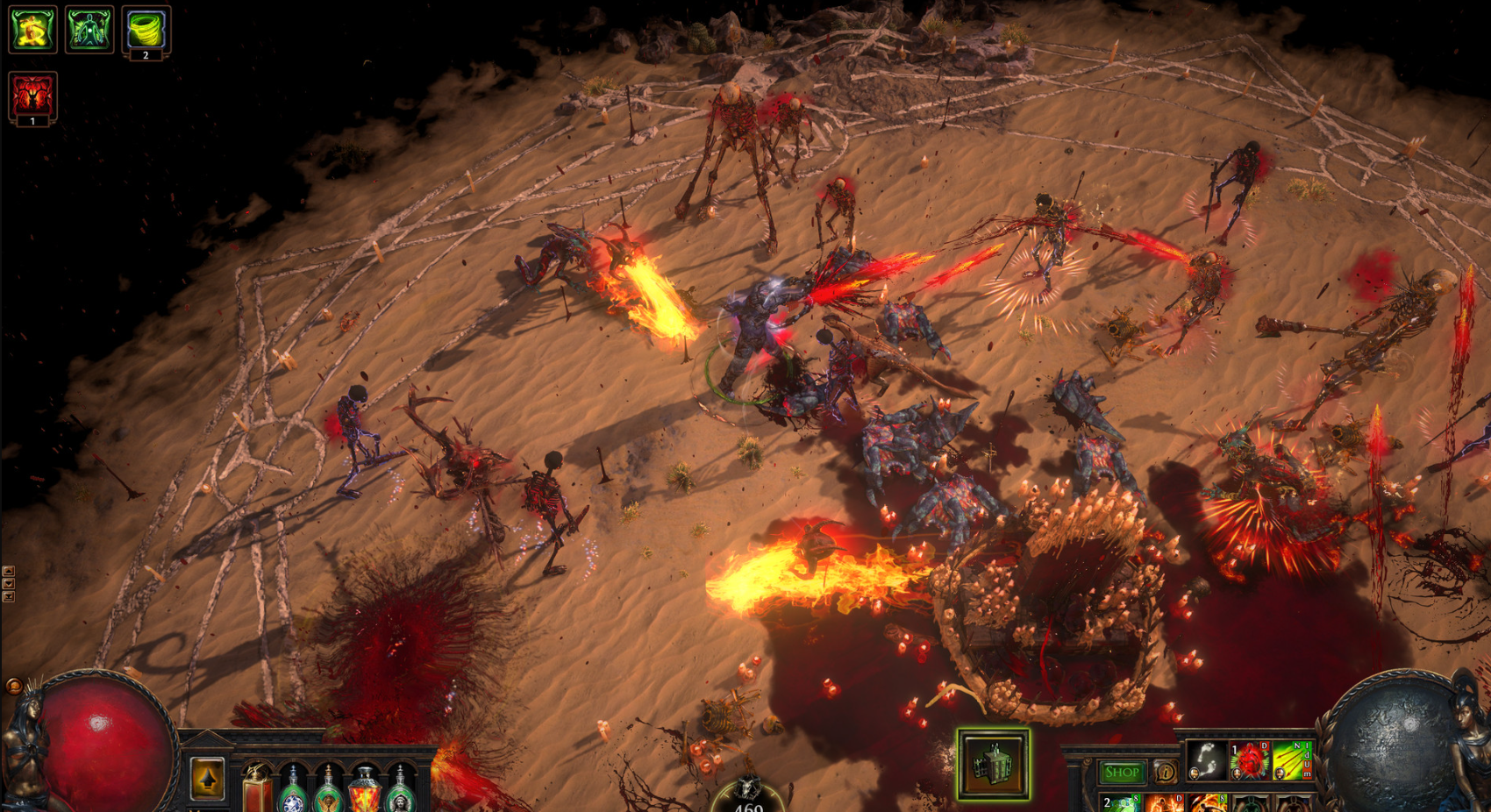Open chat via the orange speech-bubble icon

point(14,687)
